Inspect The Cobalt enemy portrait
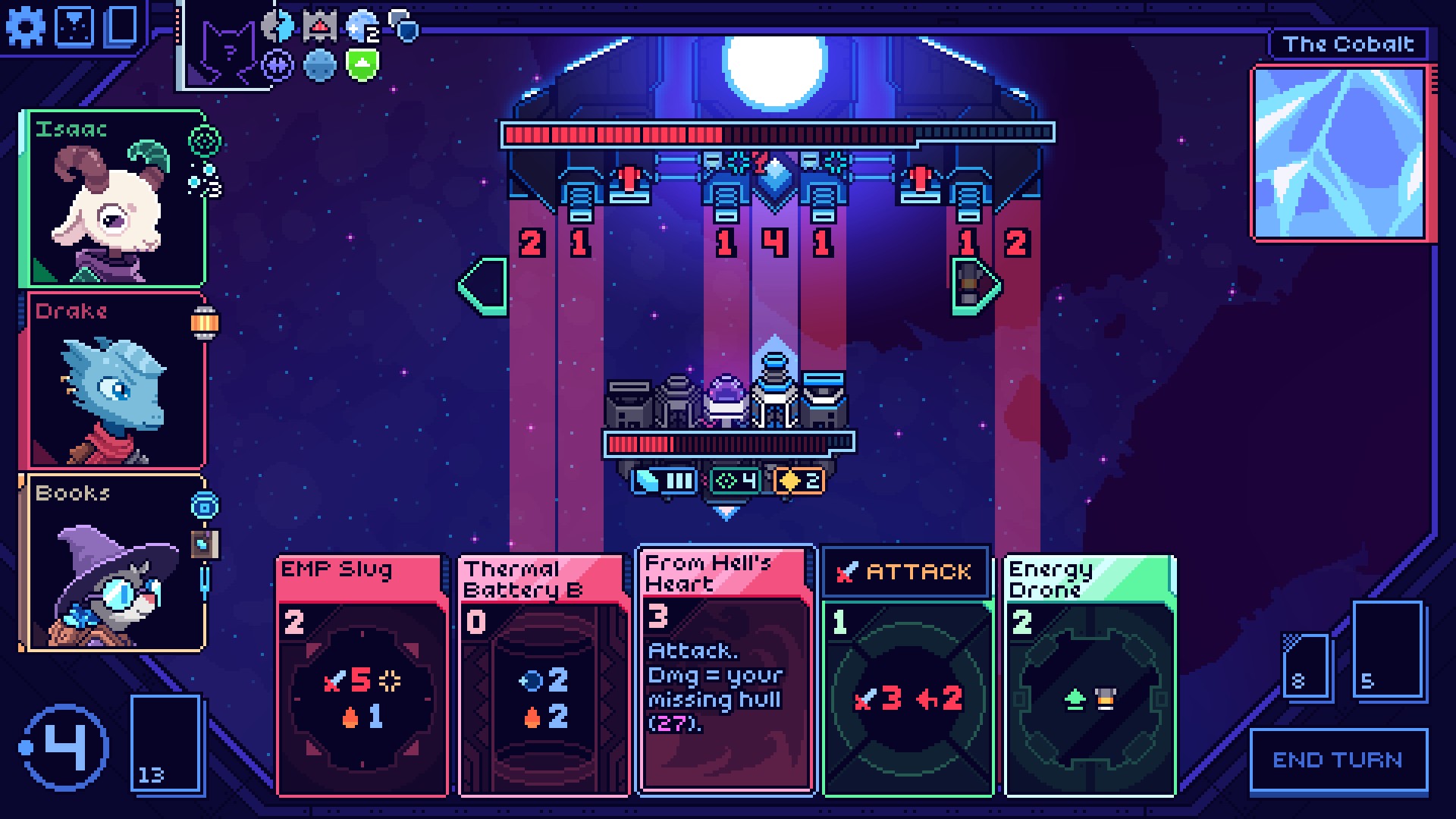Image resolution: width=1456 pixels, height=819 pixels. click(1340, 153)
